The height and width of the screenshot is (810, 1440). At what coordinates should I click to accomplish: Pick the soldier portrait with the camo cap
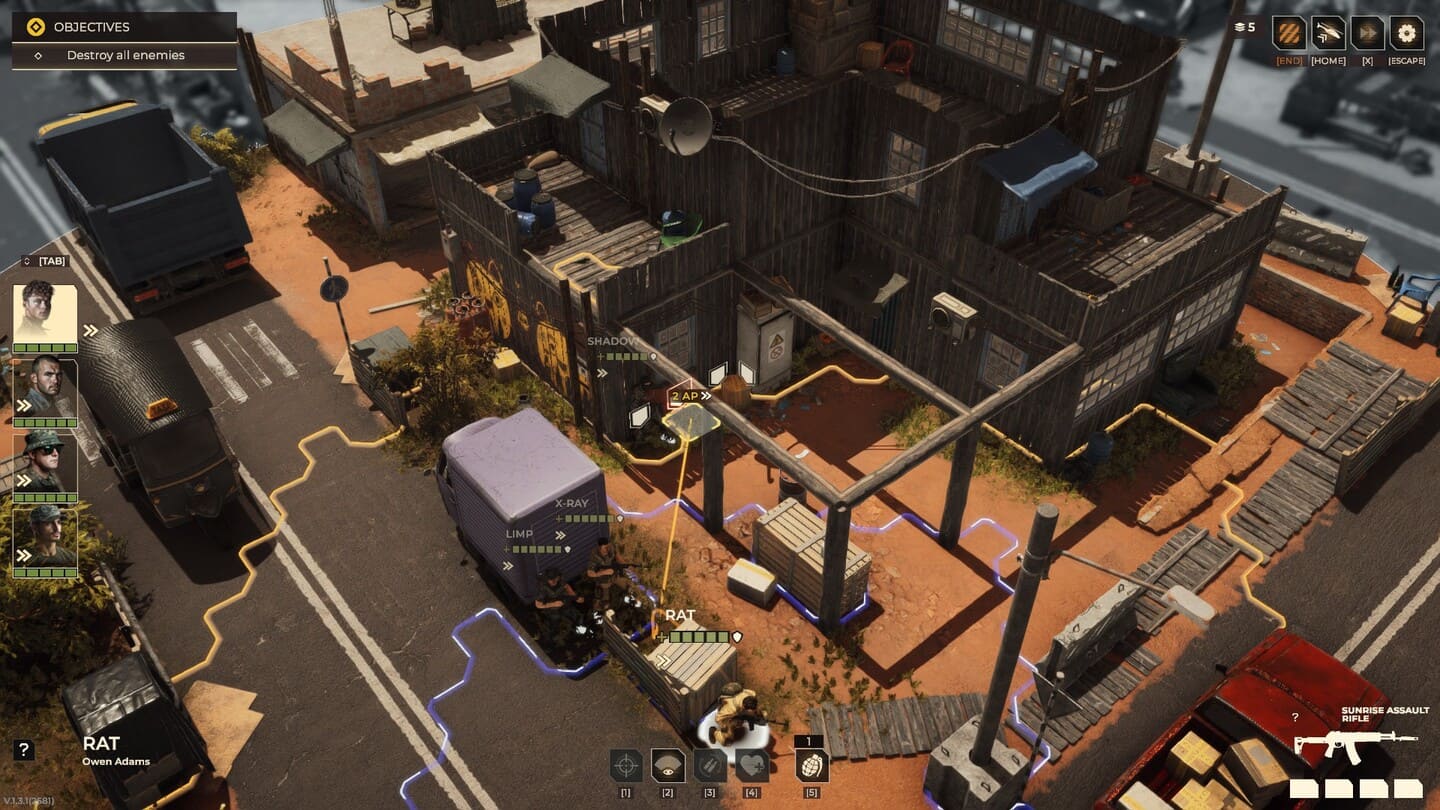45,535
